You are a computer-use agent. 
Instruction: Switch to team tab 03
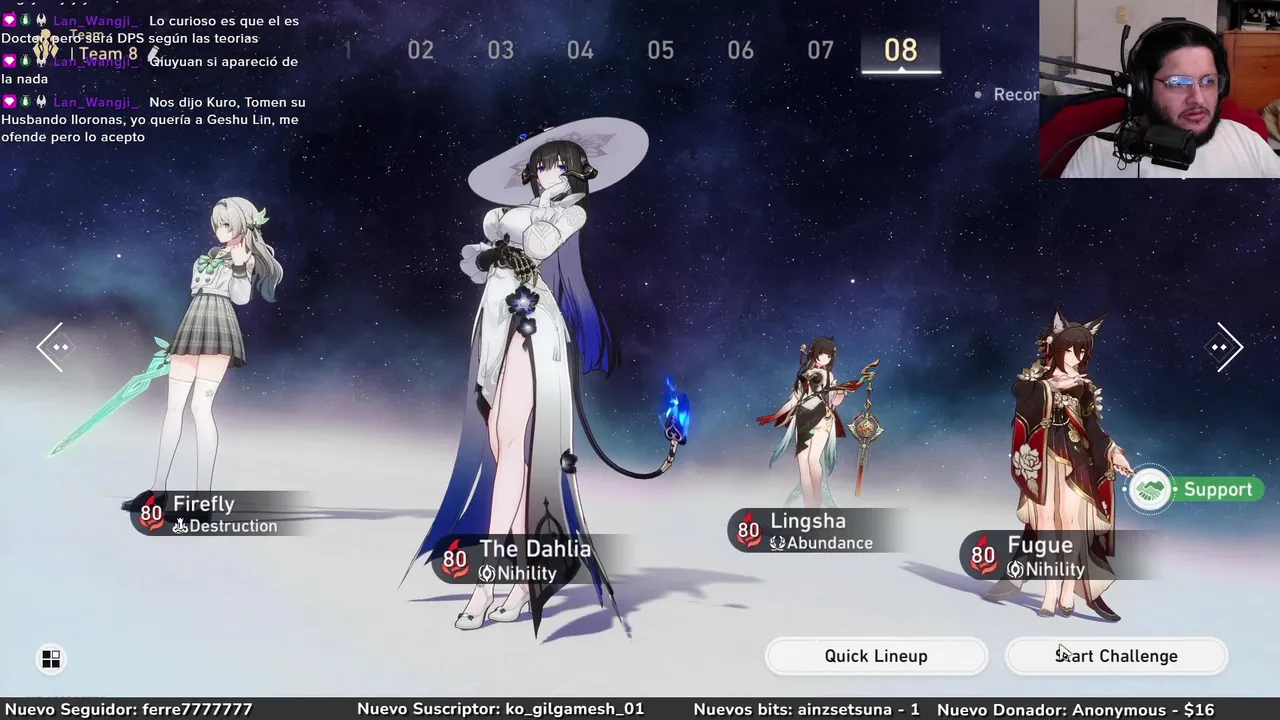(x=500, y=50)
